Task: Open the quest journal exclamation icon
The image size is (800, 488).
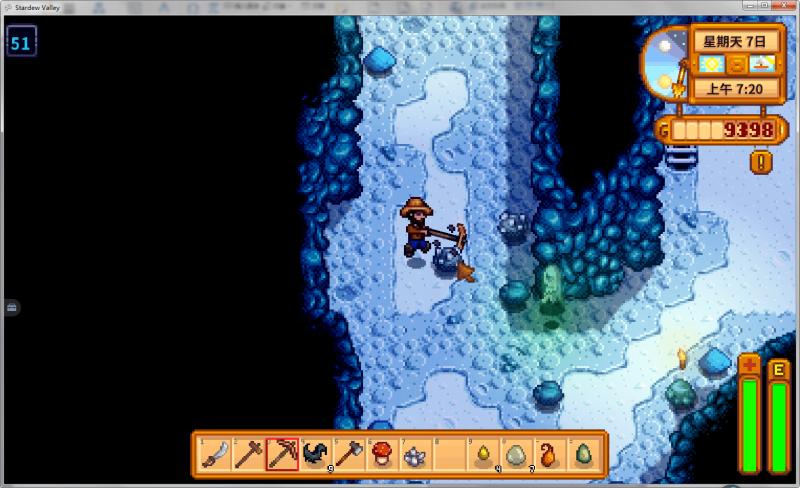Action: click(762, 160)
